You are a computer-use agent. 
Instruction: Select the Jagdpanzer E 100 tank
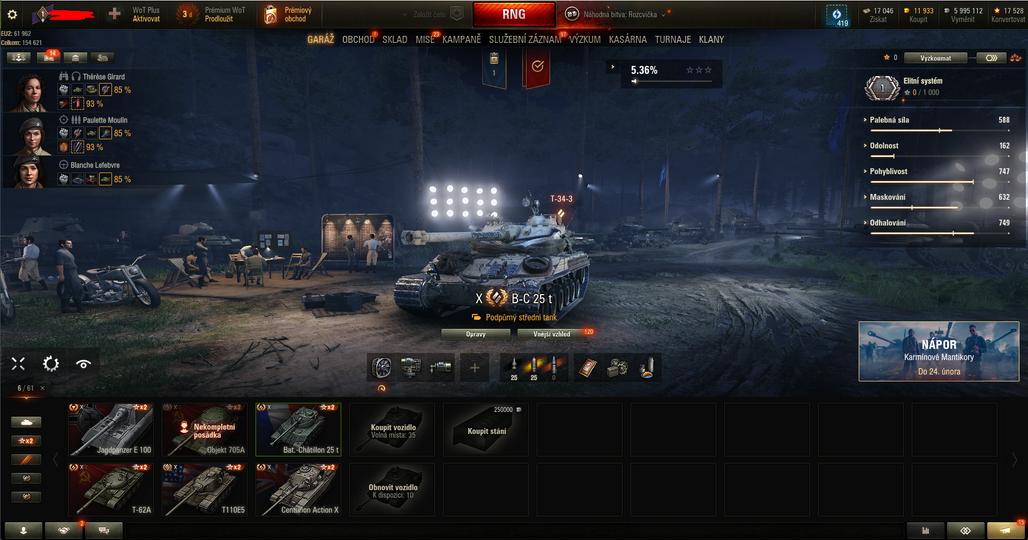pos(111,430)
